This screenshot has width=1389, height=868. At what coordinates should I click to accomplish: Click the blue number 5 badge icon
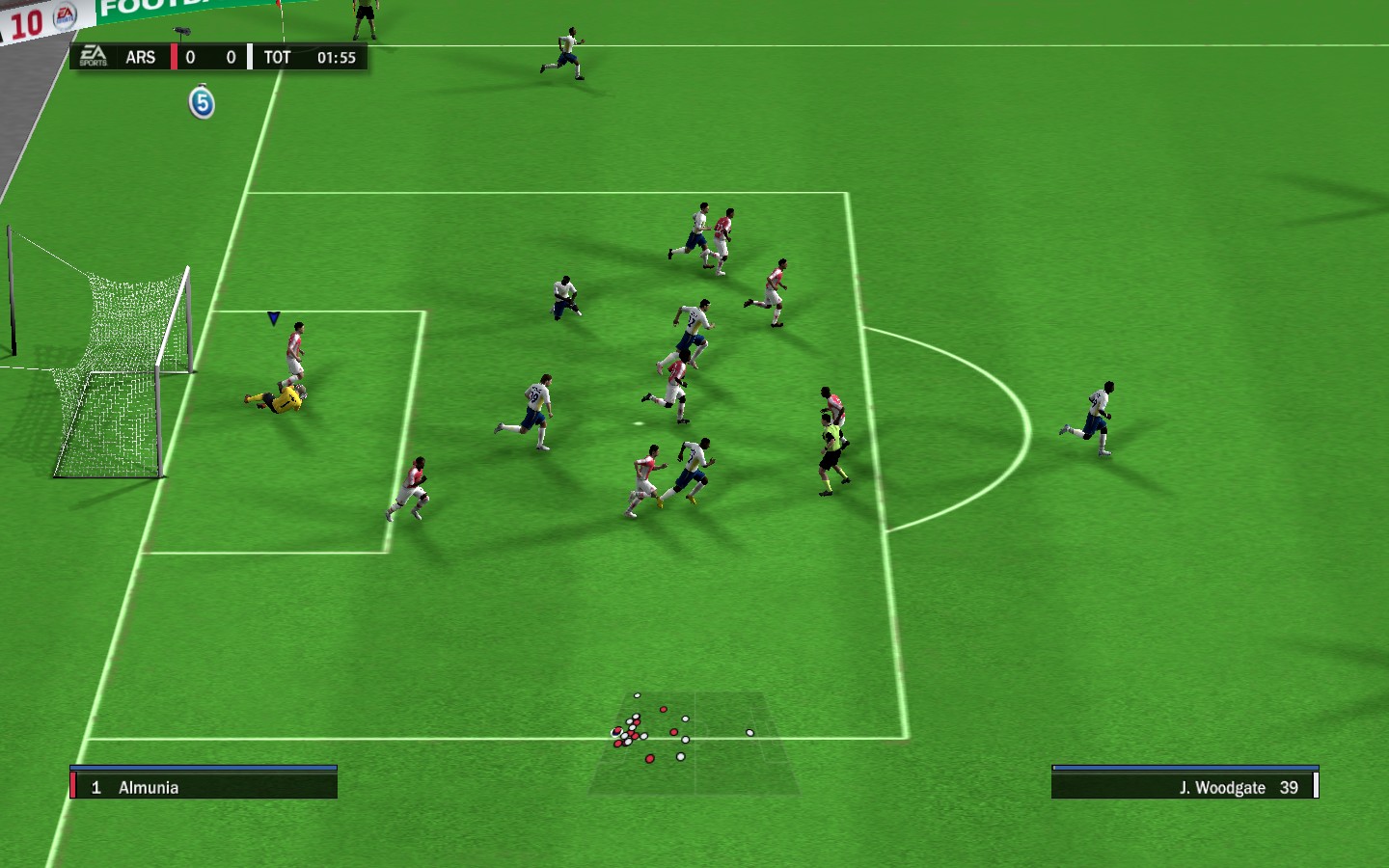coord(202,102)
